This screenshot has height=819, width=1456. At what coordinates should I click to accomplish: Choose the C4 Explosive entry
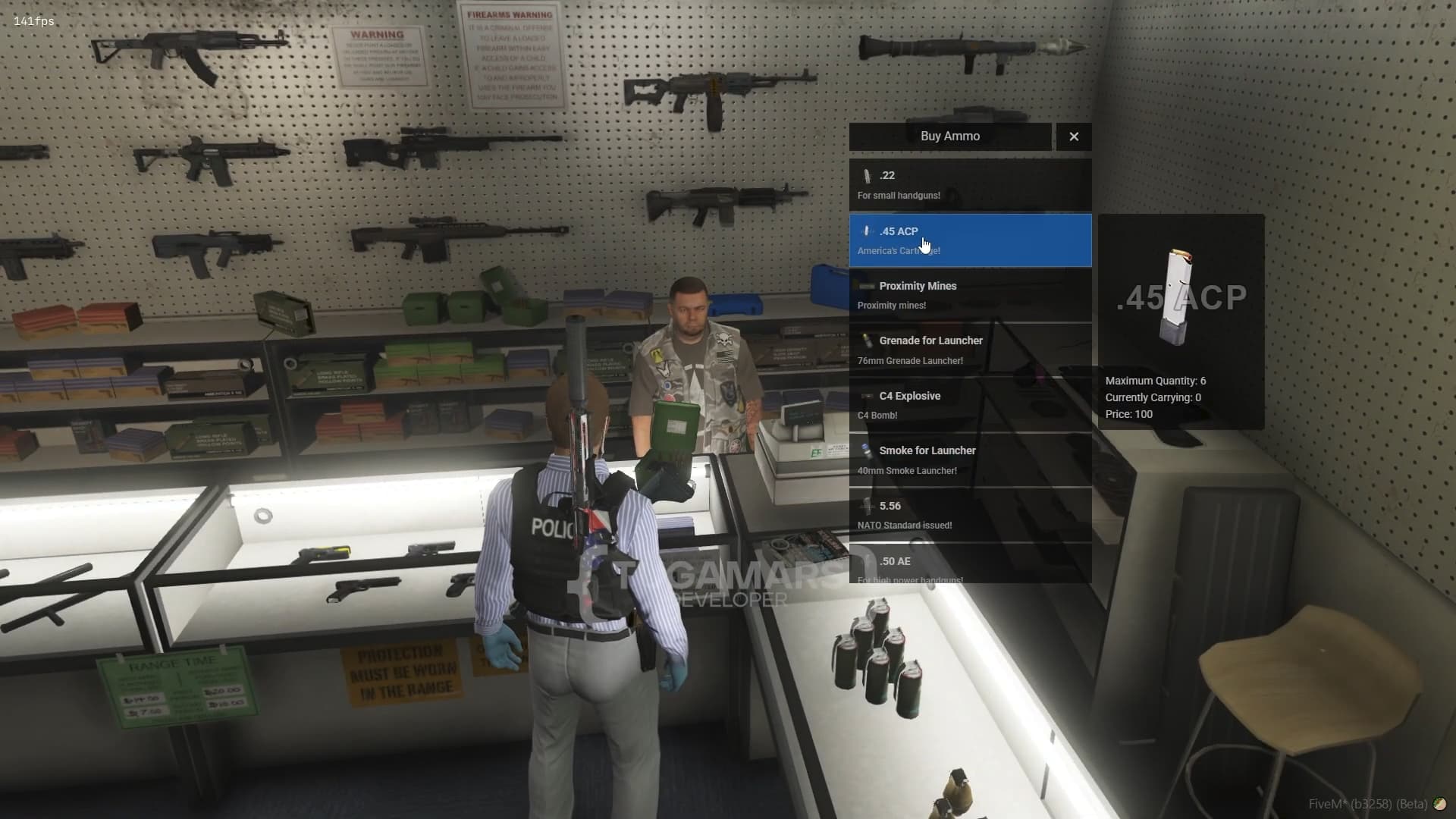tap(970, 405)
